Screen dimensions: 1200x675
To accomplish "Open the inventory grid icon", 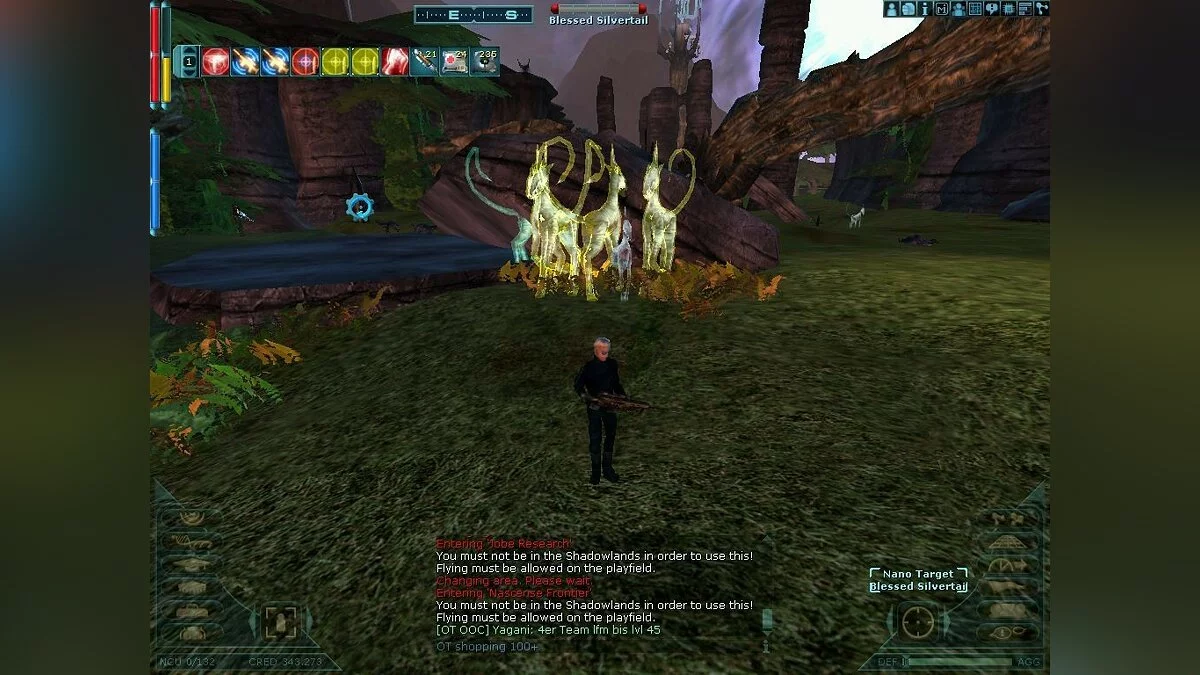I will coord(975,9).
